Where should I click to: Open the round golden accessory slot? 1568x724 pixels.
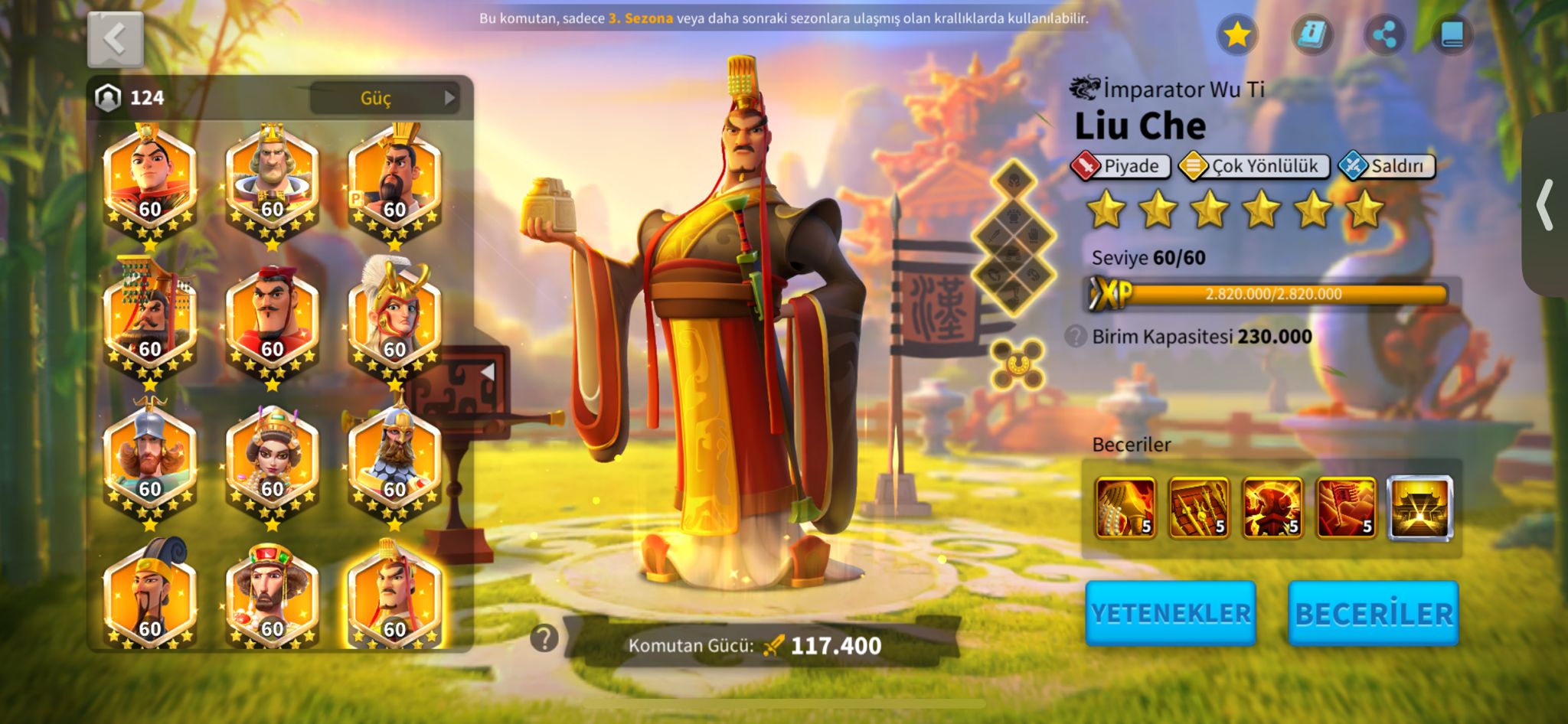tap(1018, 364)
